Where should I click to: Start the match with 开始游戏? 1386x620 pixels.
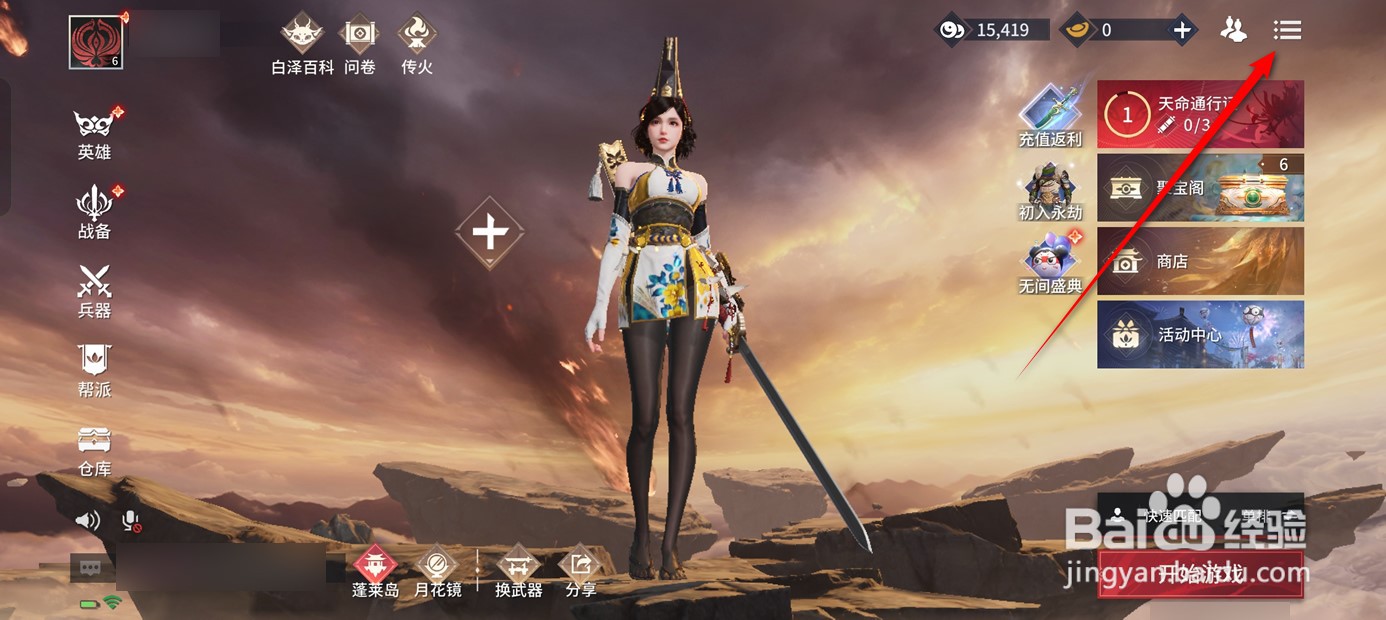coord(1200,574)
